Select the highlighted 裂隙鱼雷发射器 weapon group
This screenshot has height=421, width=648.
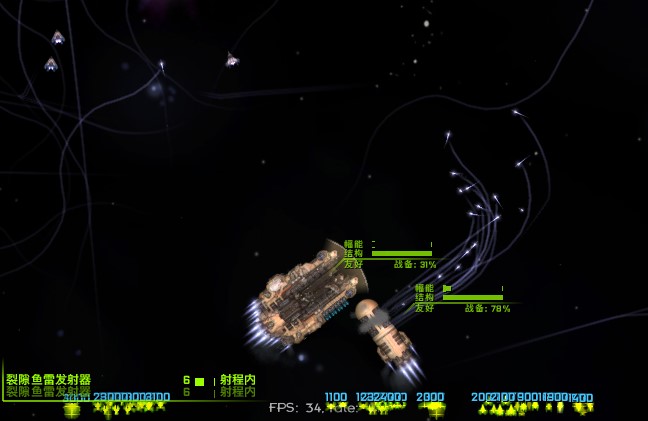pos(49,380)
